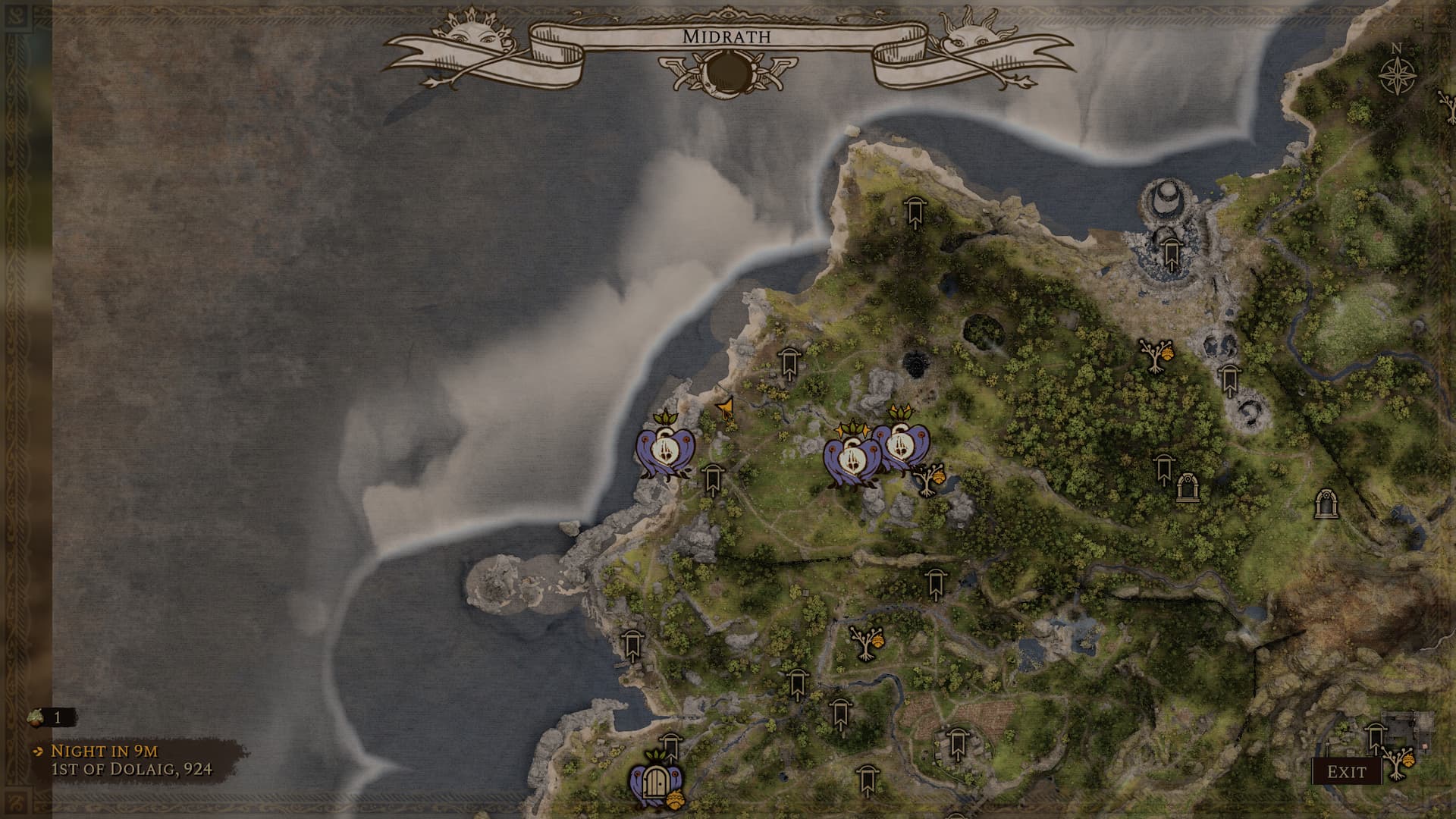The width and height of the screenshot is (1456, 819).
Task: Click the compass rose under the N
Action: coord(1394,76)
